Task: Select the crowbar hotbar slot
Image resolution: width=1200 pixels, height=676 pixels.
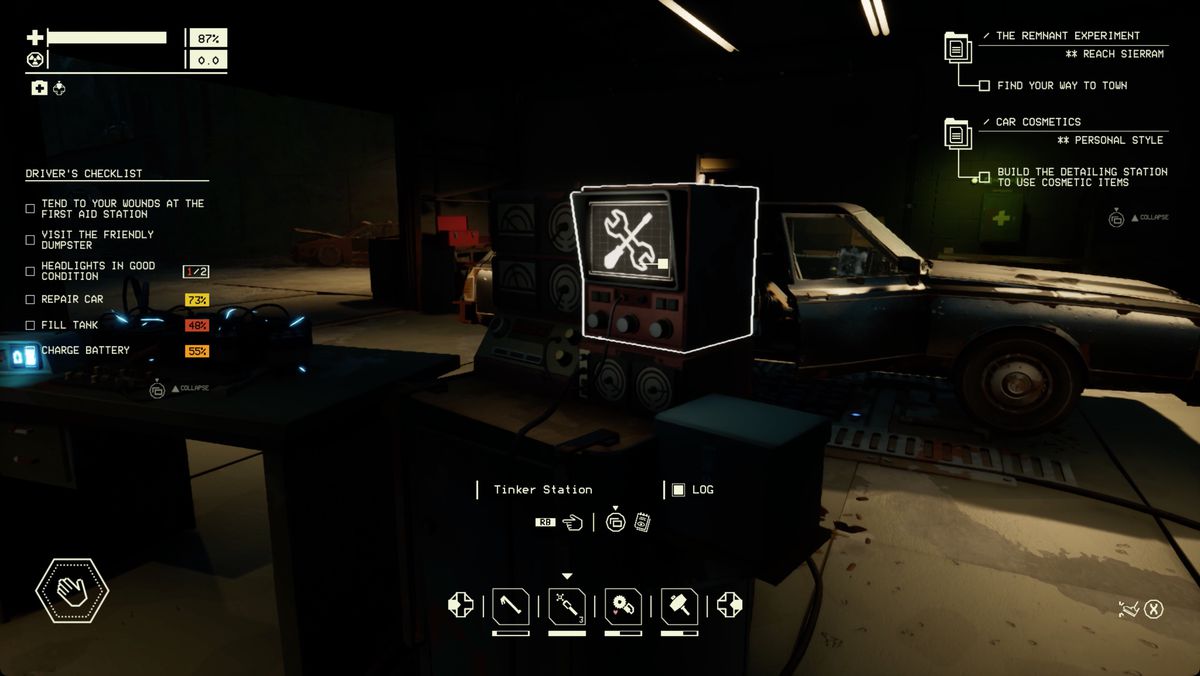Action: pos(511,605)
